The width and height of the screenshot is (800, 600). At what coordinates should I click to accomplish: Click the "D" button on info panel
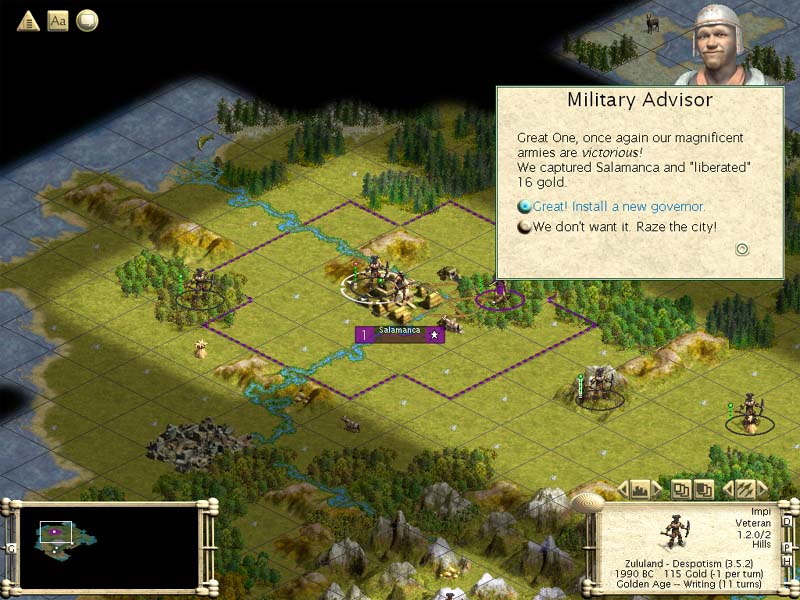787,521
